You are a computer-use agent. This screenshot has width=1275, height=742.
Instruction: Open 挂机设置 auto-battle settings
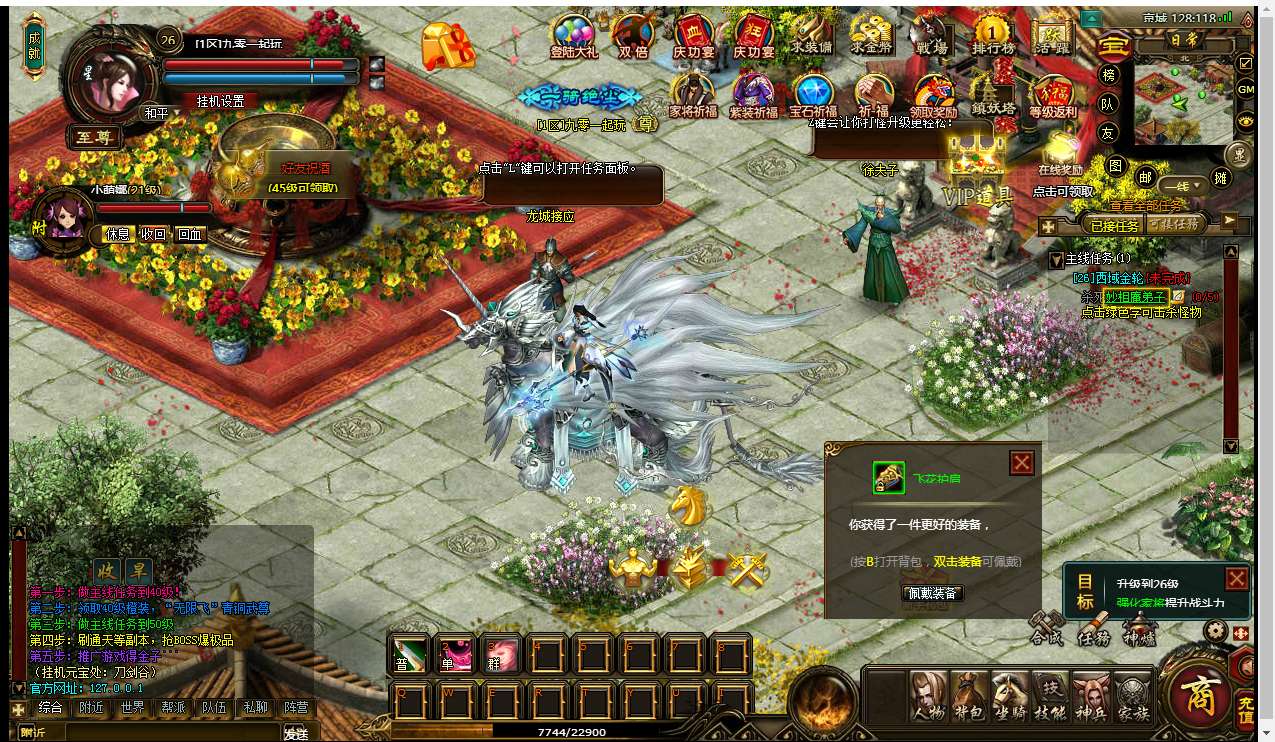coord(220,101)
